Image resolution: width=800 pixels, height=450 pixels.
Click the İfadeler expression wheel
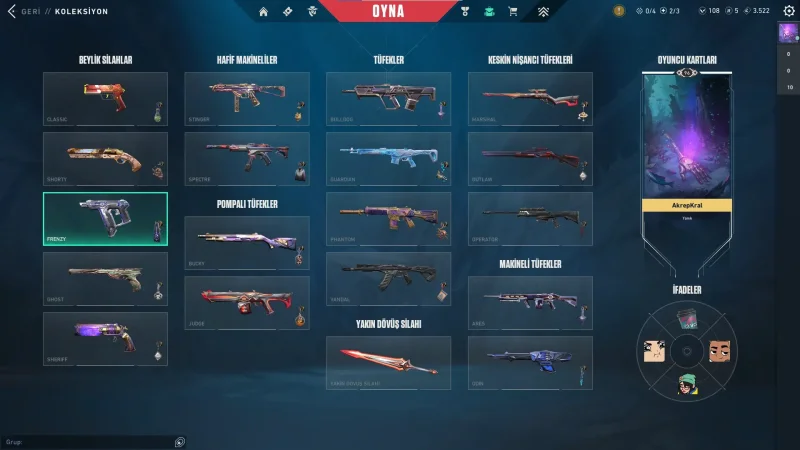point(687,350)
